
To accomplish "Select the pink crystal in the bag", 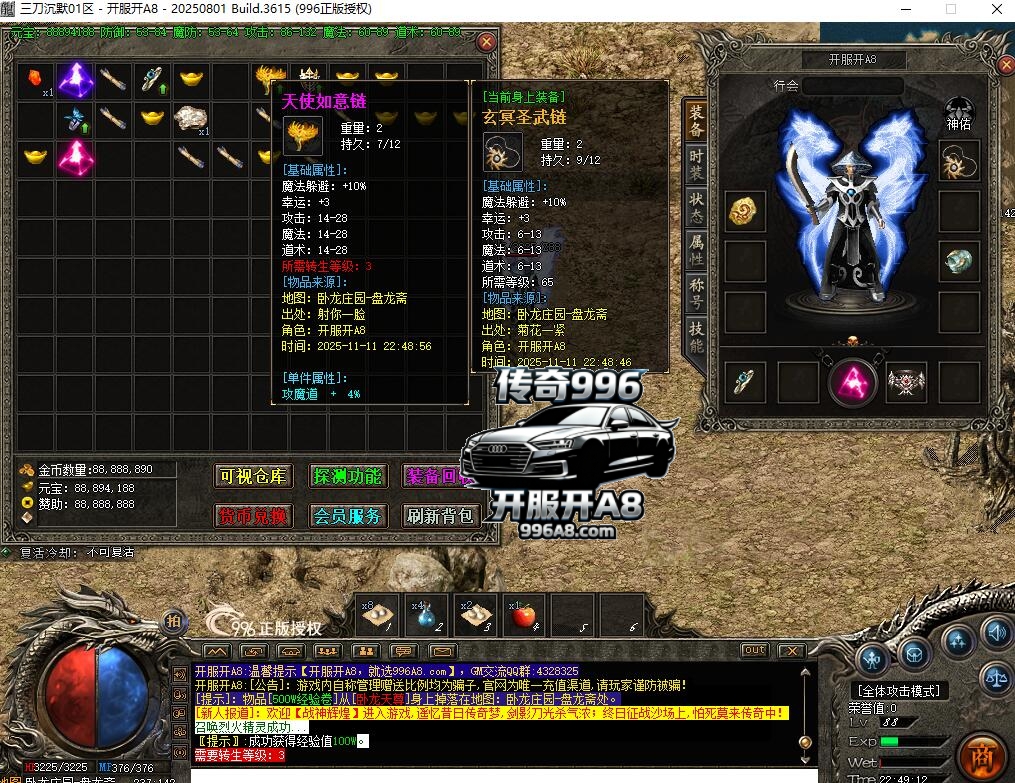I will click(x=74, y=156).
